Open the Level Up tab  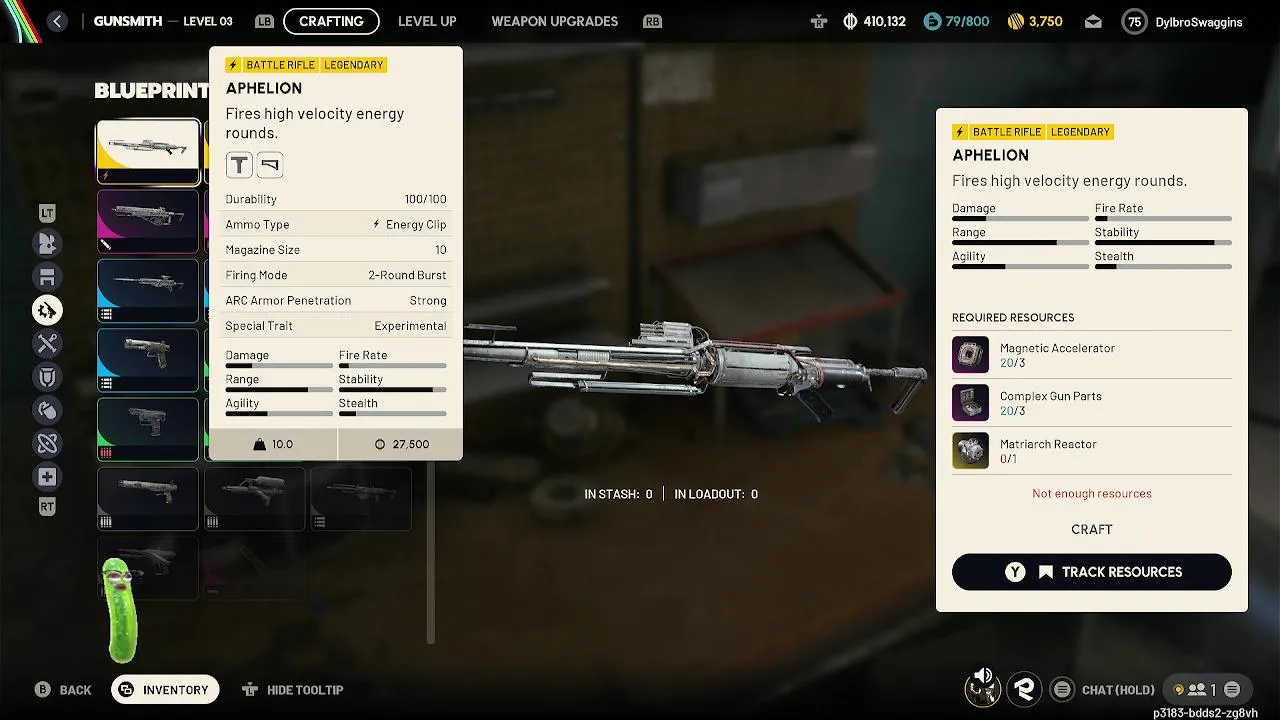click(x=427, y=21)
